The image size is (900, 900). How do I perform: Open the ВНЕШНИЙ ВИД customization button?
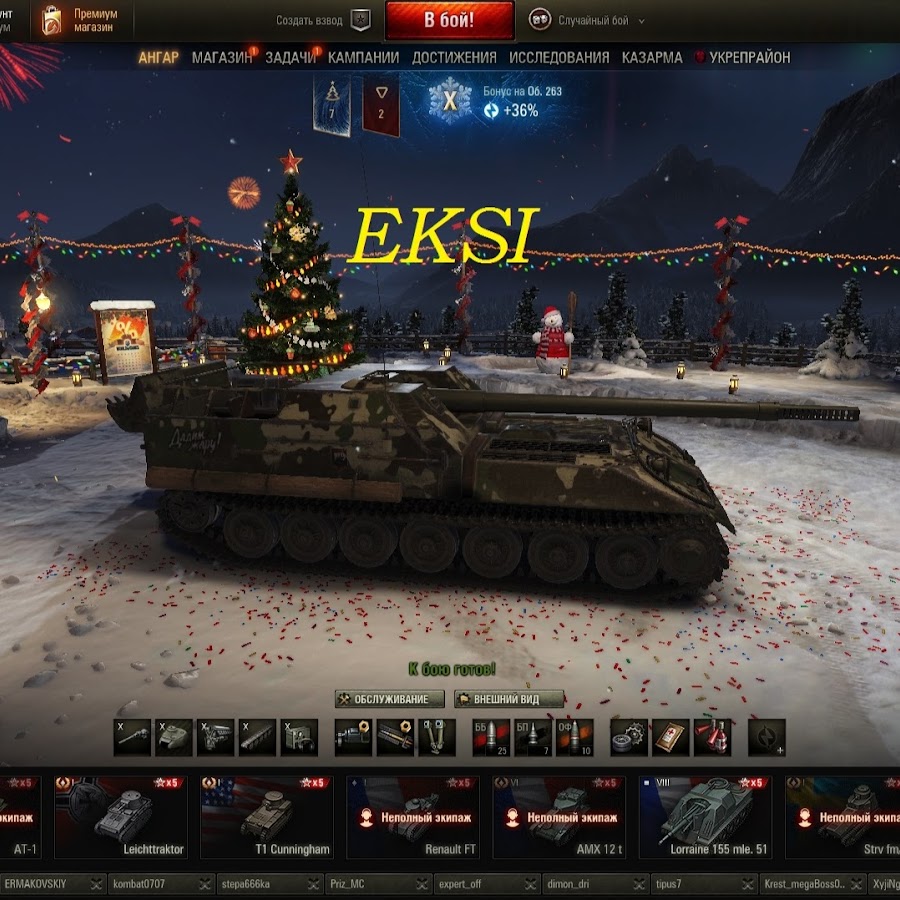(510, 699)
